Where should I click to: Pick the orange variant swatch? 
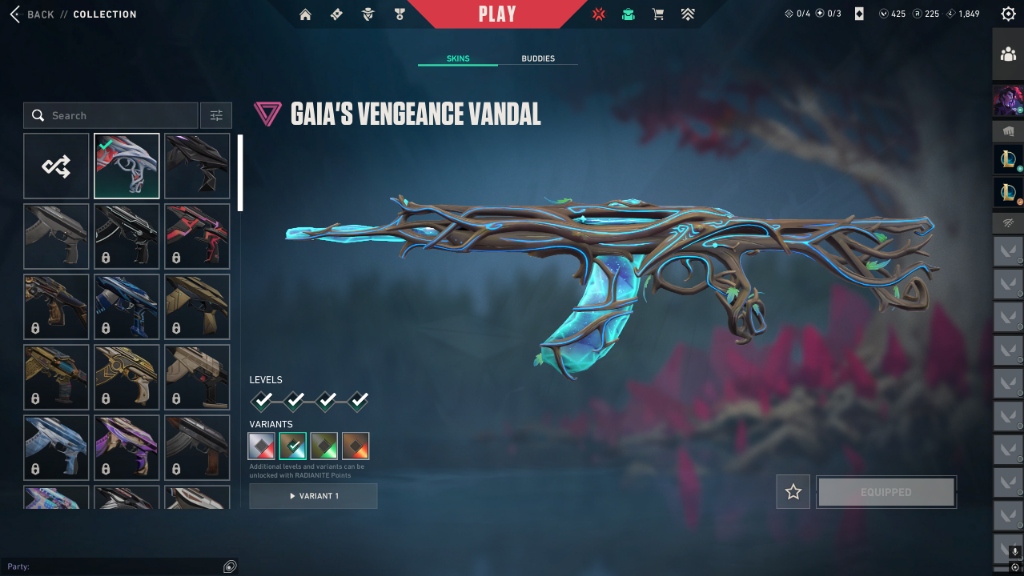356,446
